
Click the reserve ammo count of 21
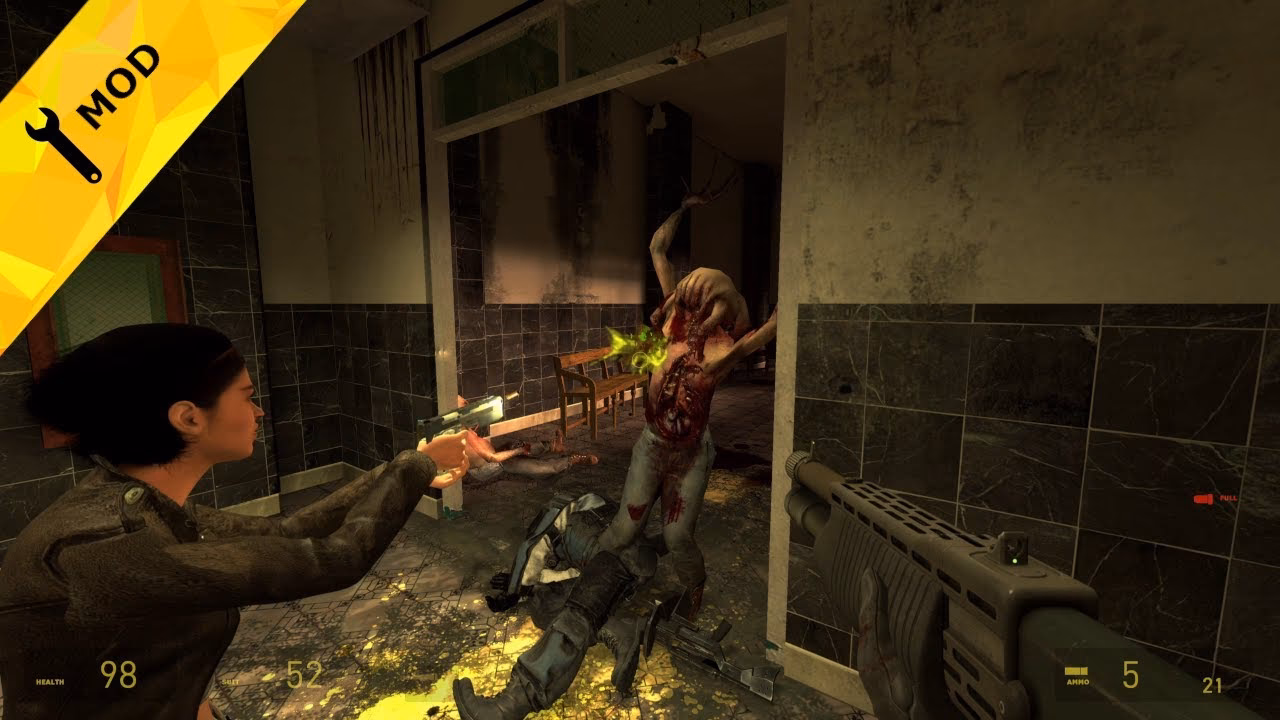point(1212,684)
